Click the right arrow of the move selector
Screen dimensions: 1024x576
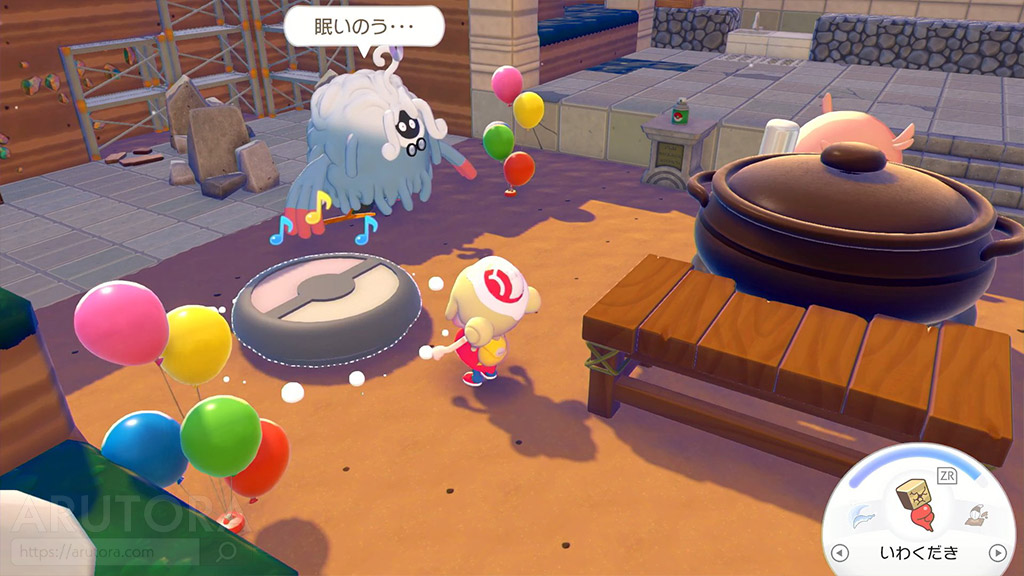coord(996,553)
